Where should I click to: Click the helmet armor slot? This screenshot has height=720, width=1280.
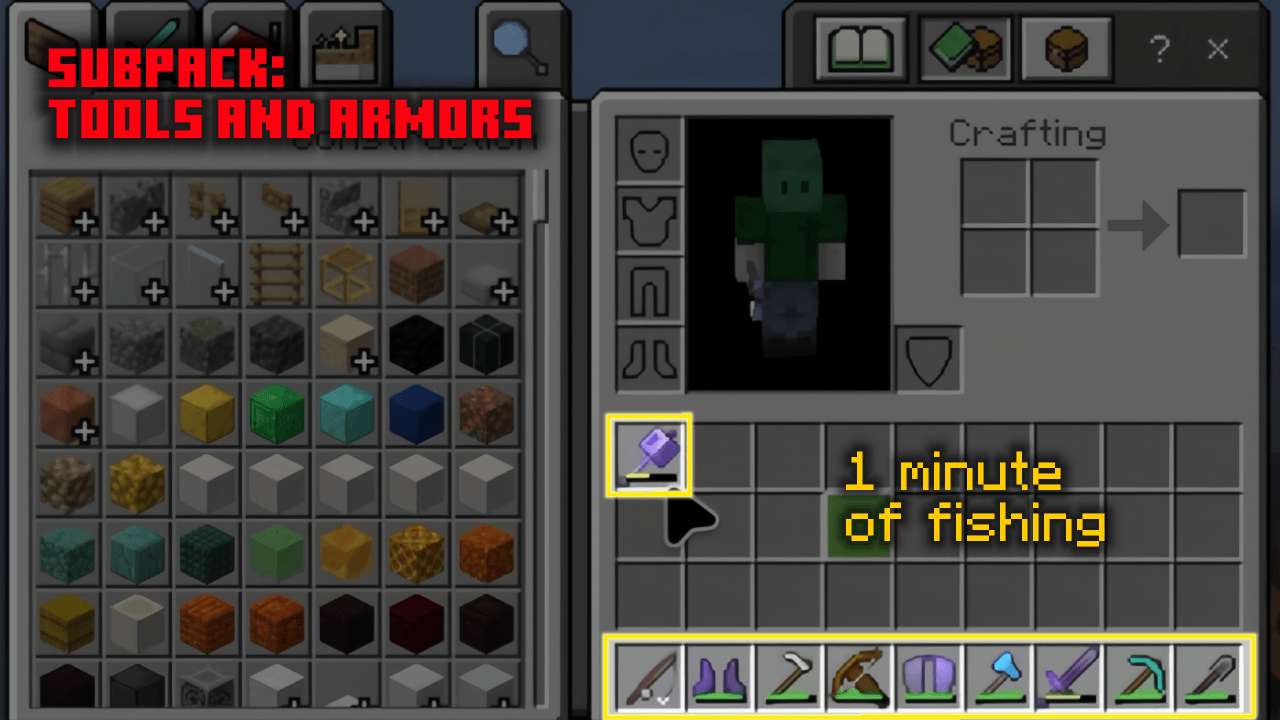[x=647, y=148]
